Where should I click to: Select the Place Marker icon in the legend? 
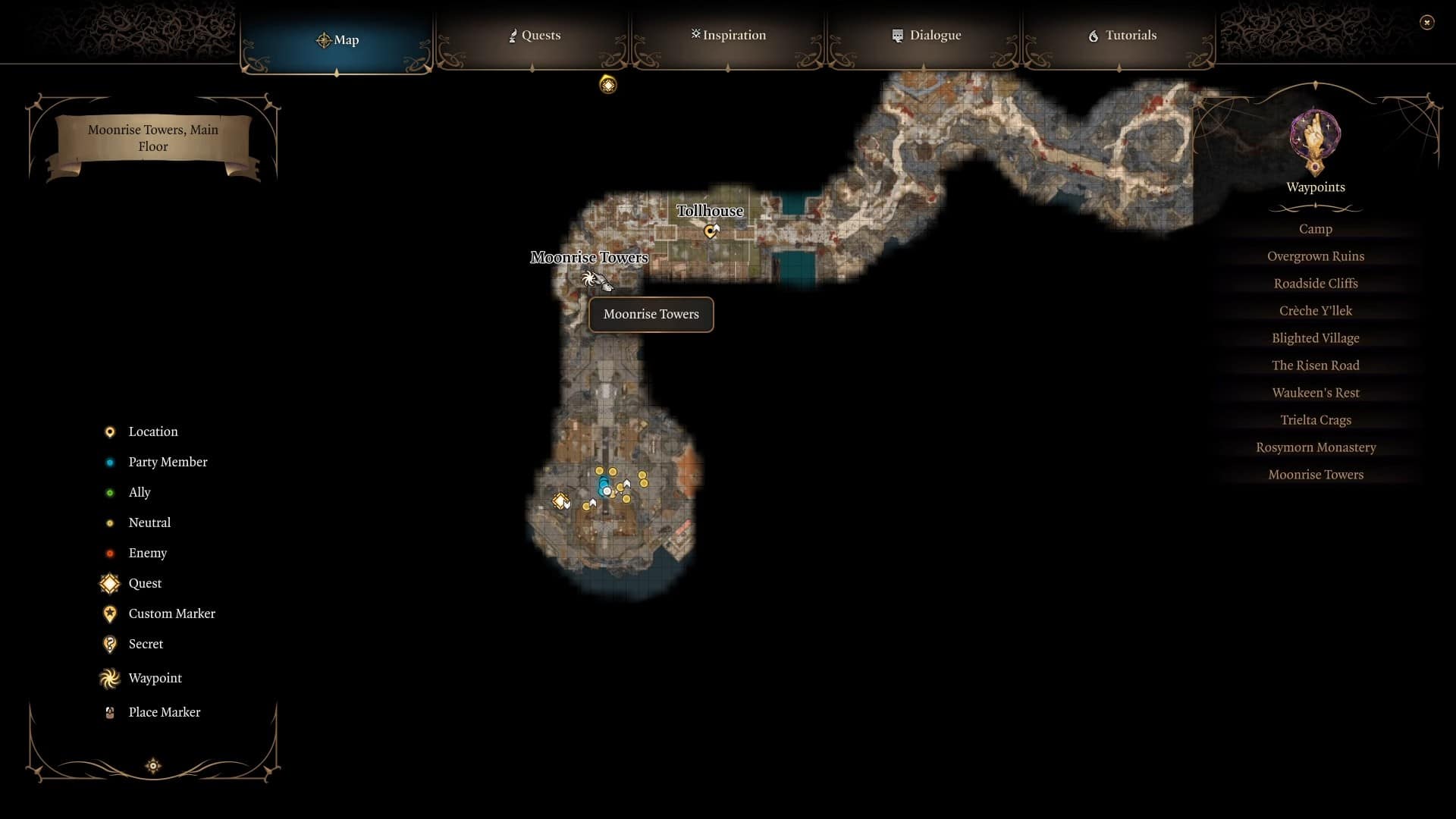click(x=110, y=711)
